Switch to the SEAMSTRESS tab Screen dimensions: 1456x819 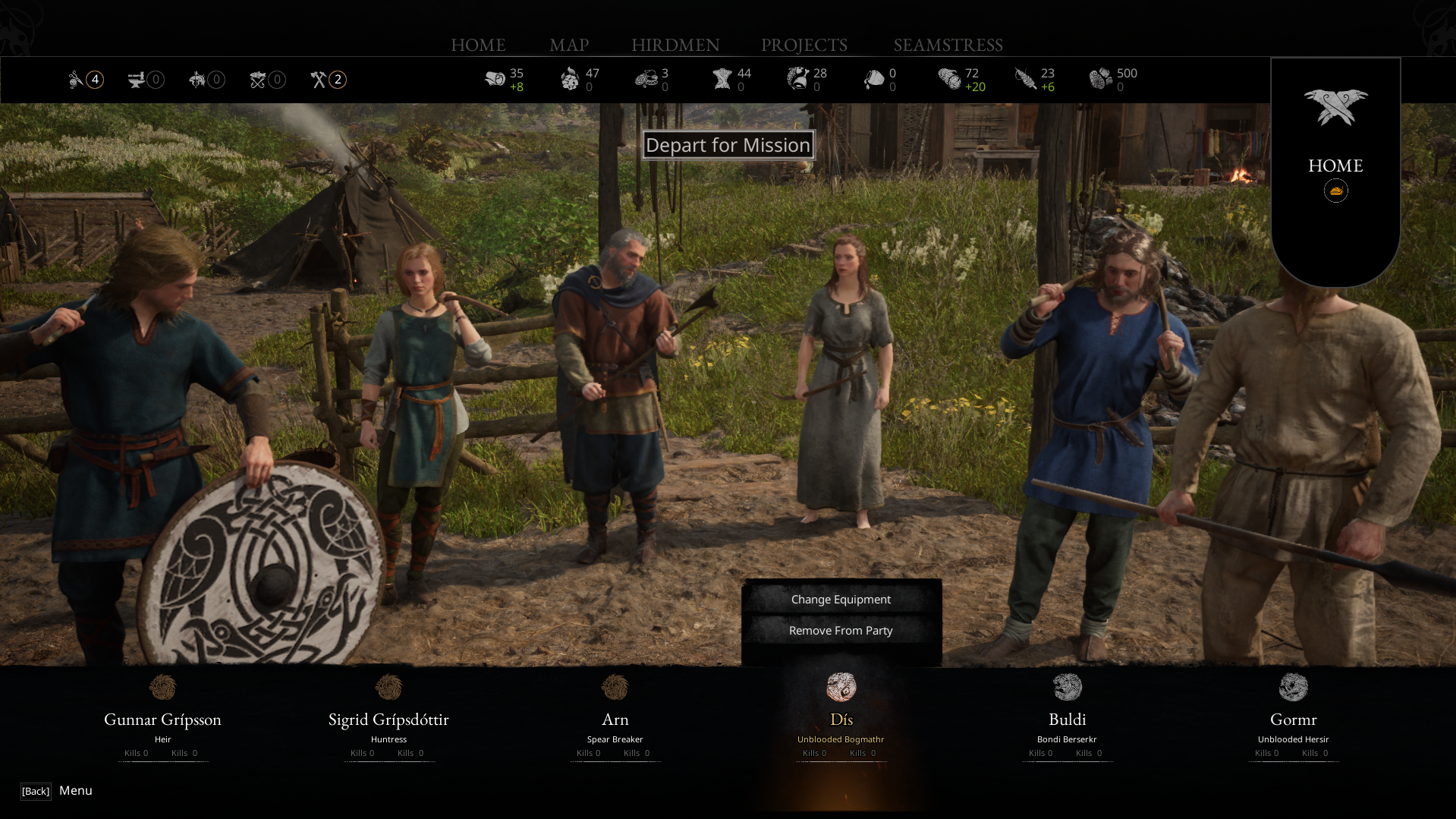[x=948, y=45]
